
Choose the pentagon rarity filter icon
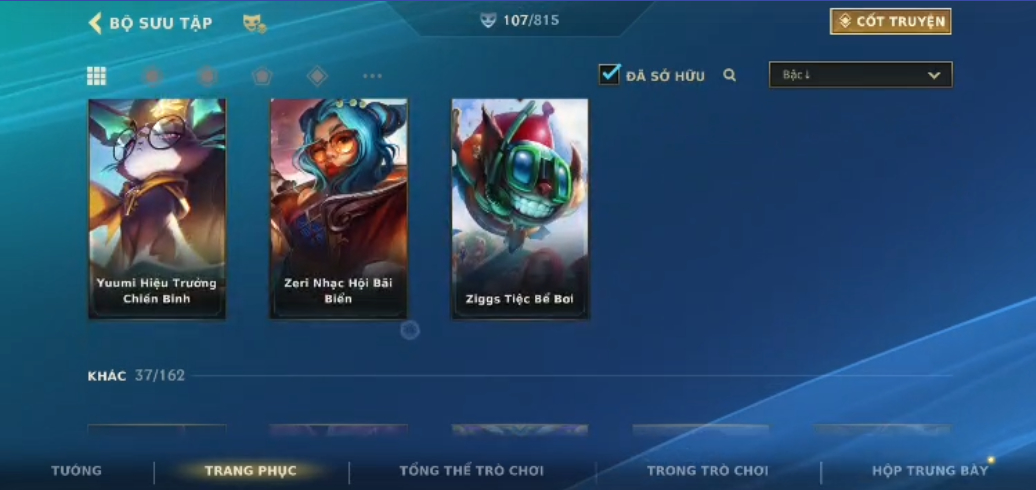[x=261, y=76]
